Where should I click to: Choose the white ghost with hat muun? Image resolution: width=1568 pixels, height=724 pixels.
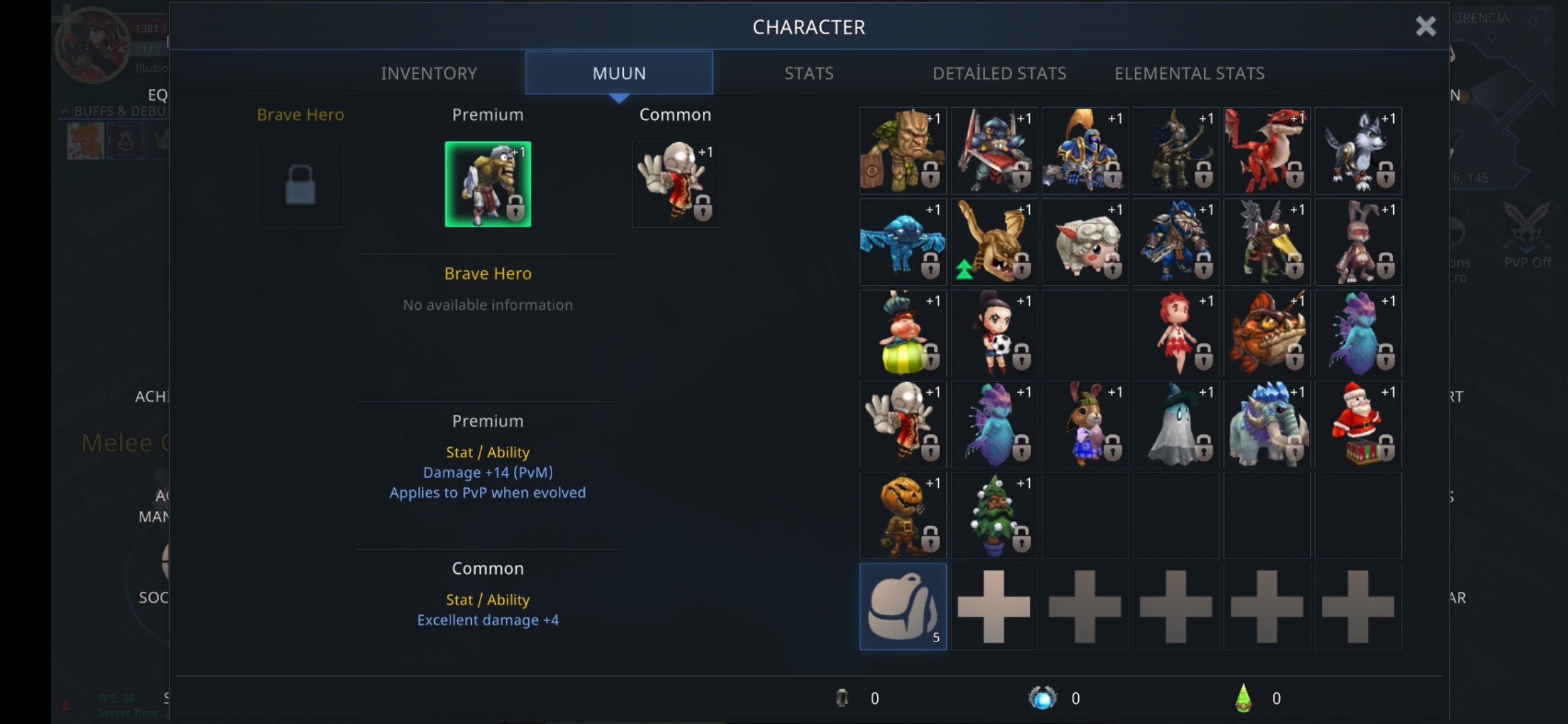click(x=1176, y=424)
